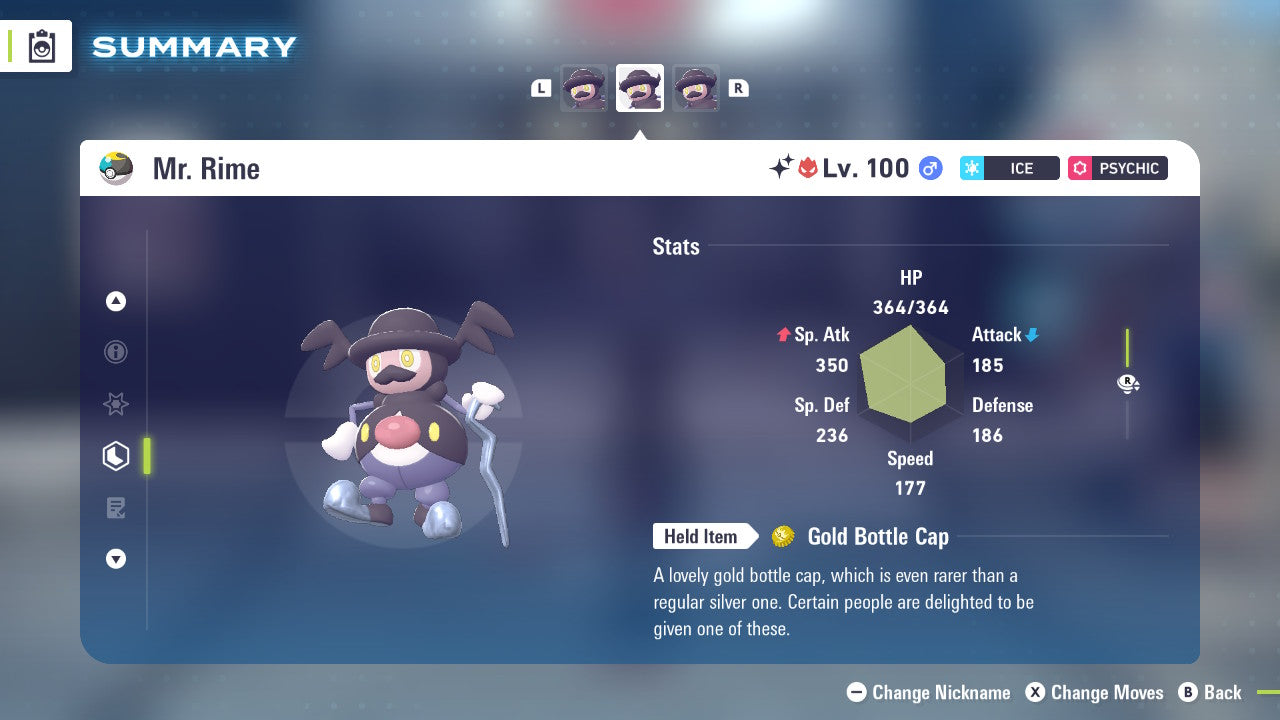Image resolution: width=1280 pixels, height=720 pixels.
Task: Click the up arrow above the sidebar
Action: 116,301
